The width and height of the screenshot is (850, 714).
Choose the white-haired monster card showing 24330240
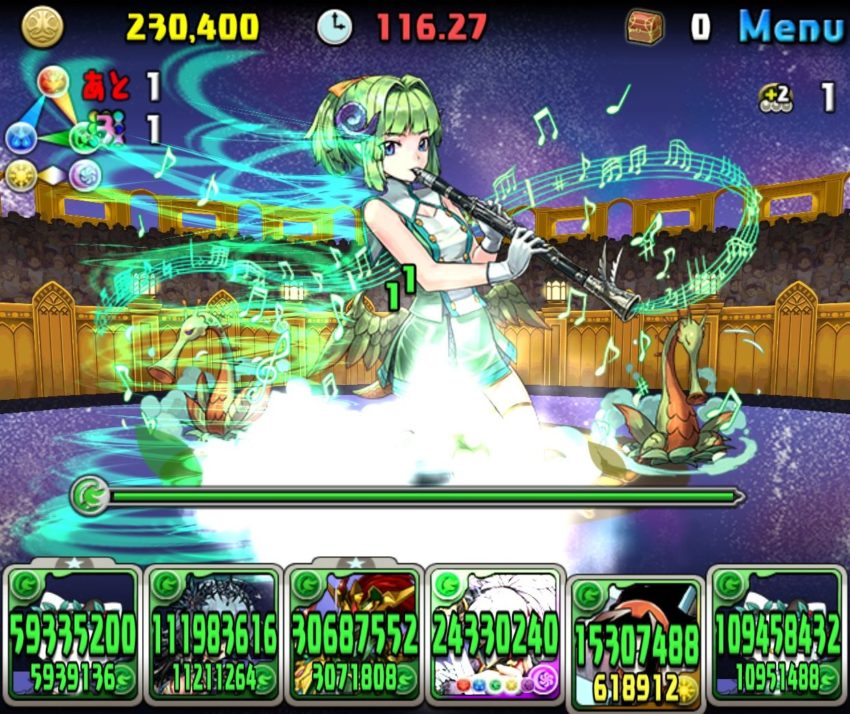pos(496,632)
